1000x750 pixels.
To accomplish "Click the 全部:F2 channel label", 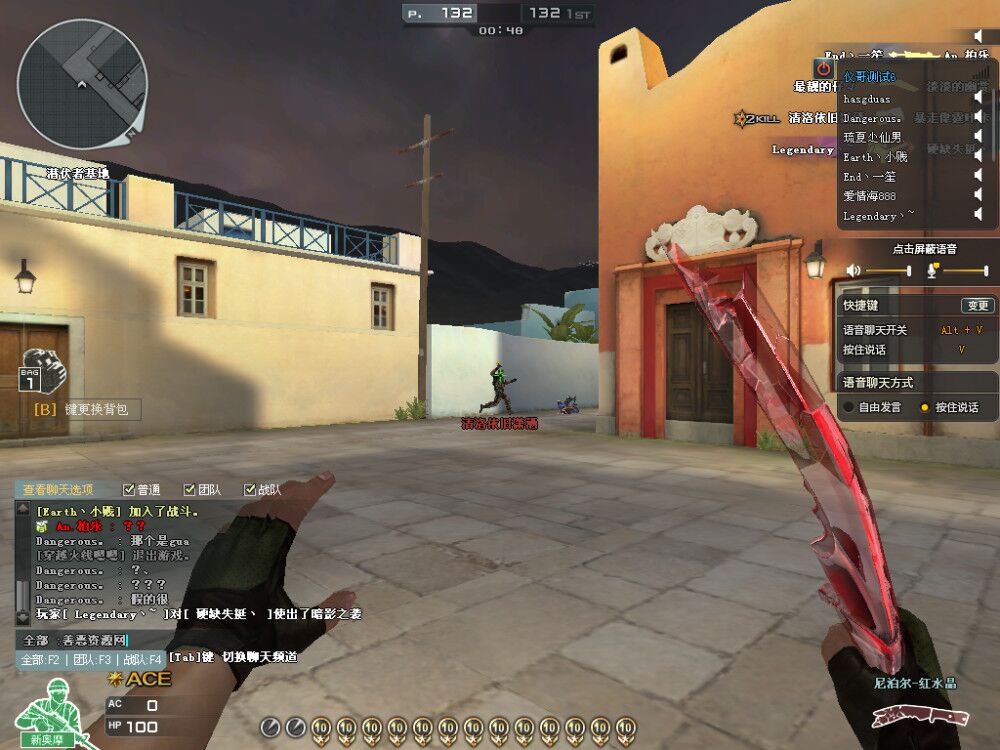I will pos(41,659).
